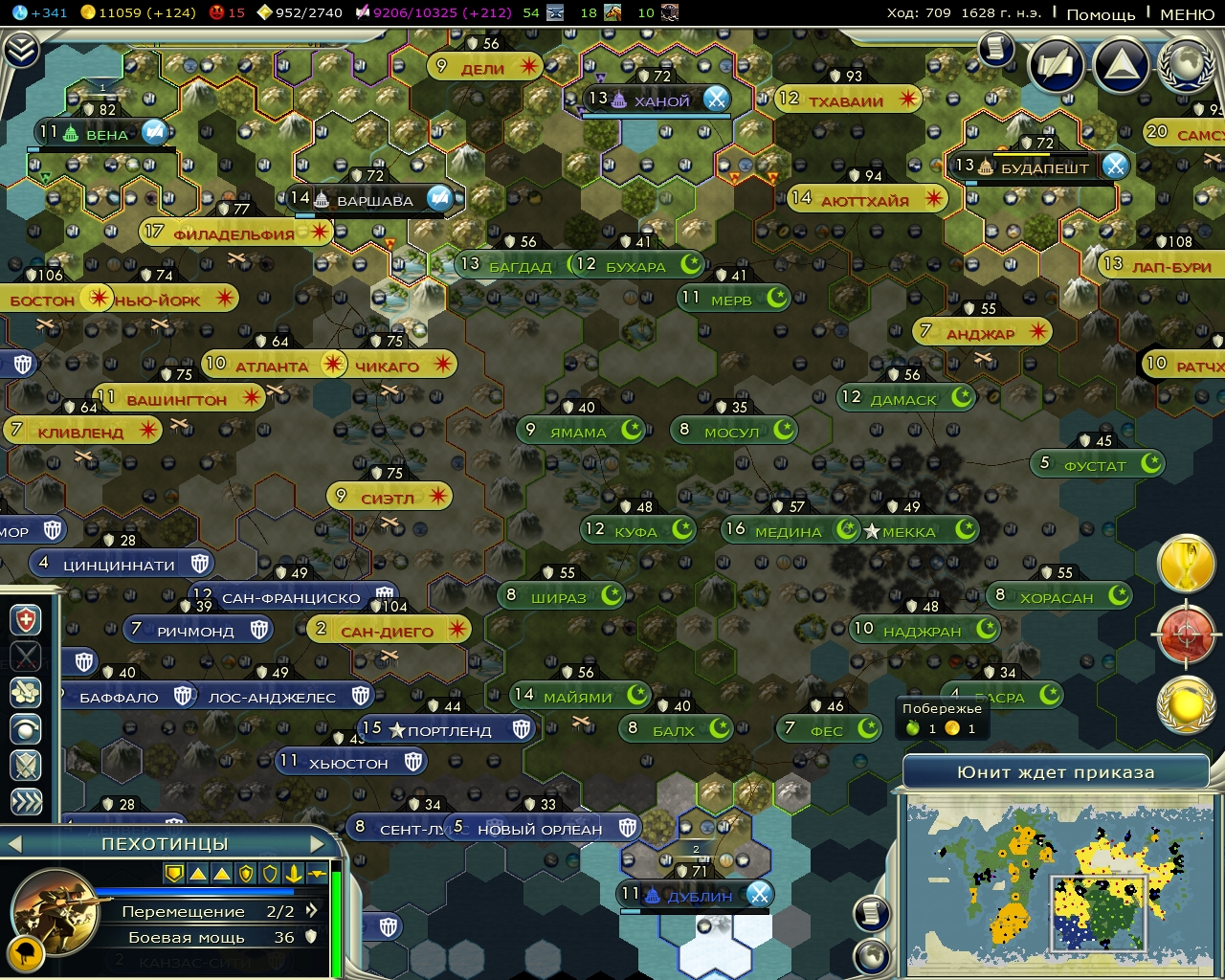The height and width of the screenshot is (980, 1225).
Task: Click the first promotion shield badge of the infantry
Action: point(175,874)
